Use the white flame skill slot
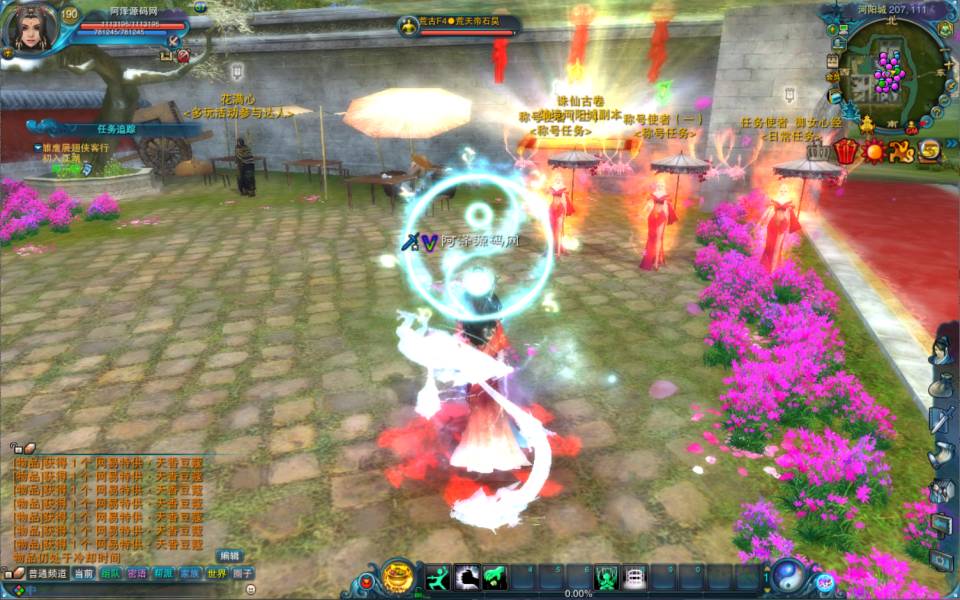Viewport: 960px width, 600px height. pyautogui.click(x=466, y=577)
